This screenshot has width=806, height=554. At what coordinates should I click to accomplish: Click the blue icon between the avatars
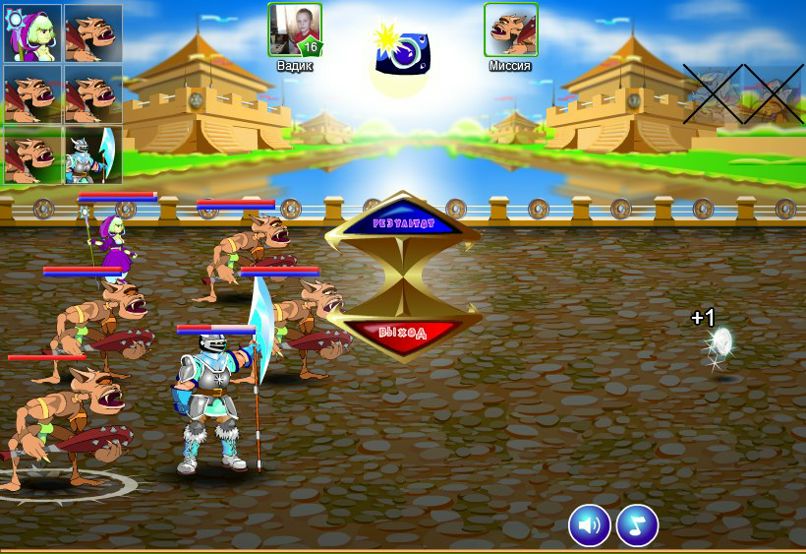click(402, 51)
